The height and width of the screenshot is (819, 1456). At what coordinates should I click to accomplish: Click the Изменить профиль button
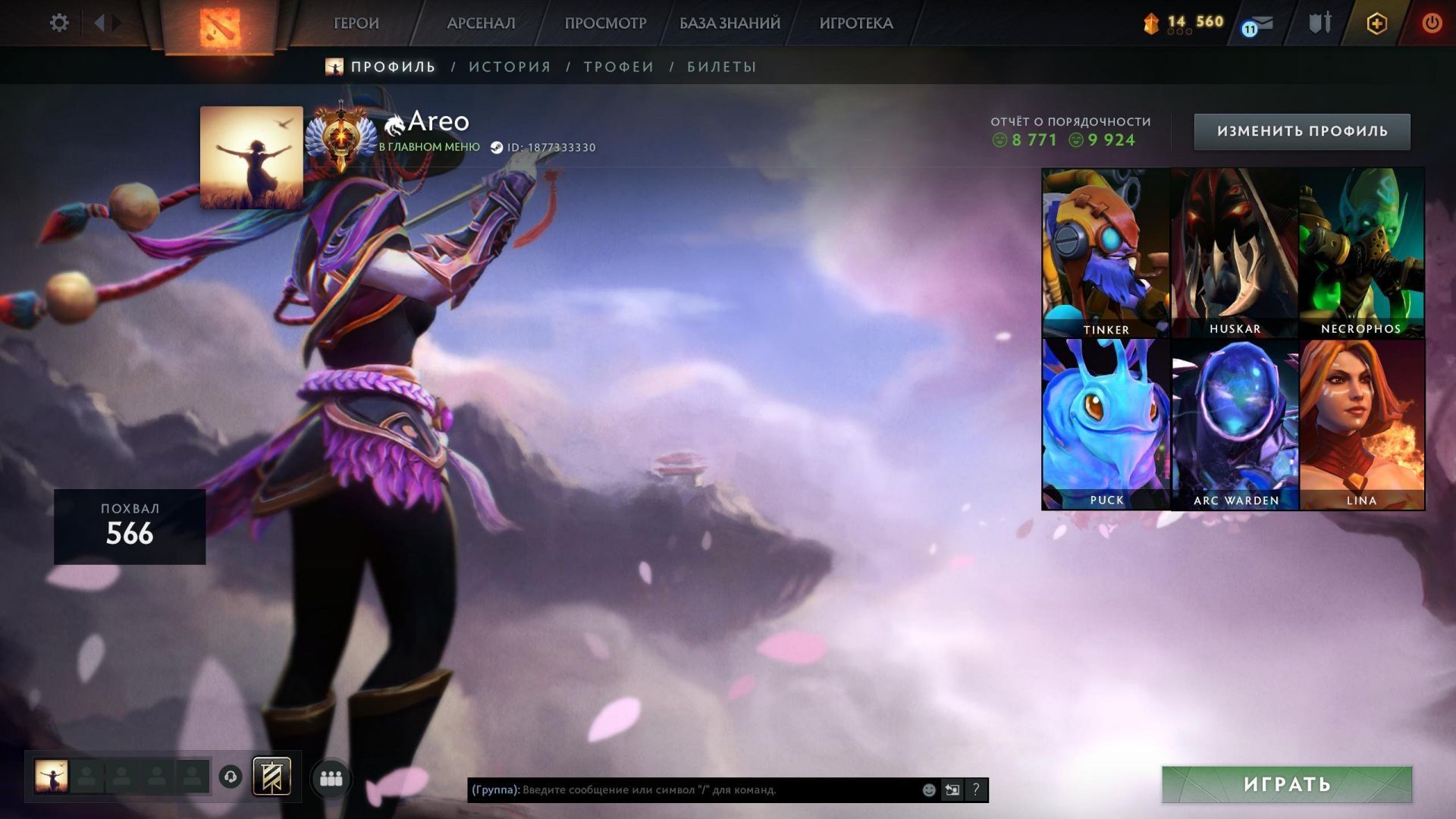1301,131
